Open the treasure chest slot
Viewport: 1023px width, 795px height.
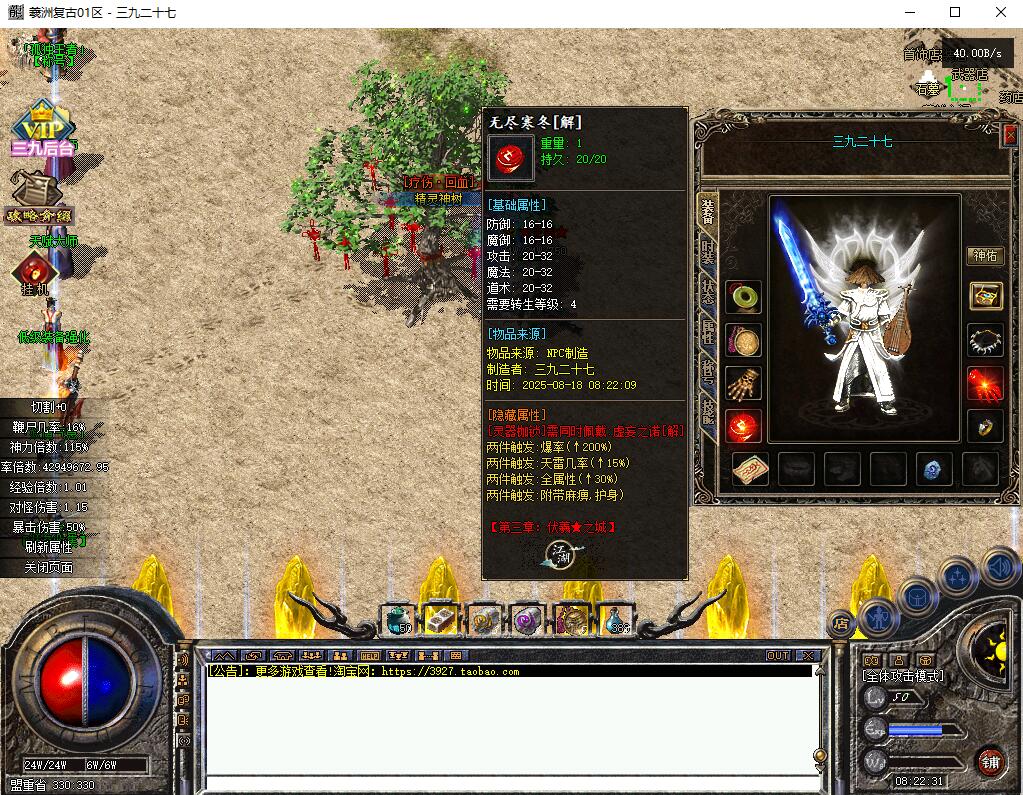click(985, 296)
